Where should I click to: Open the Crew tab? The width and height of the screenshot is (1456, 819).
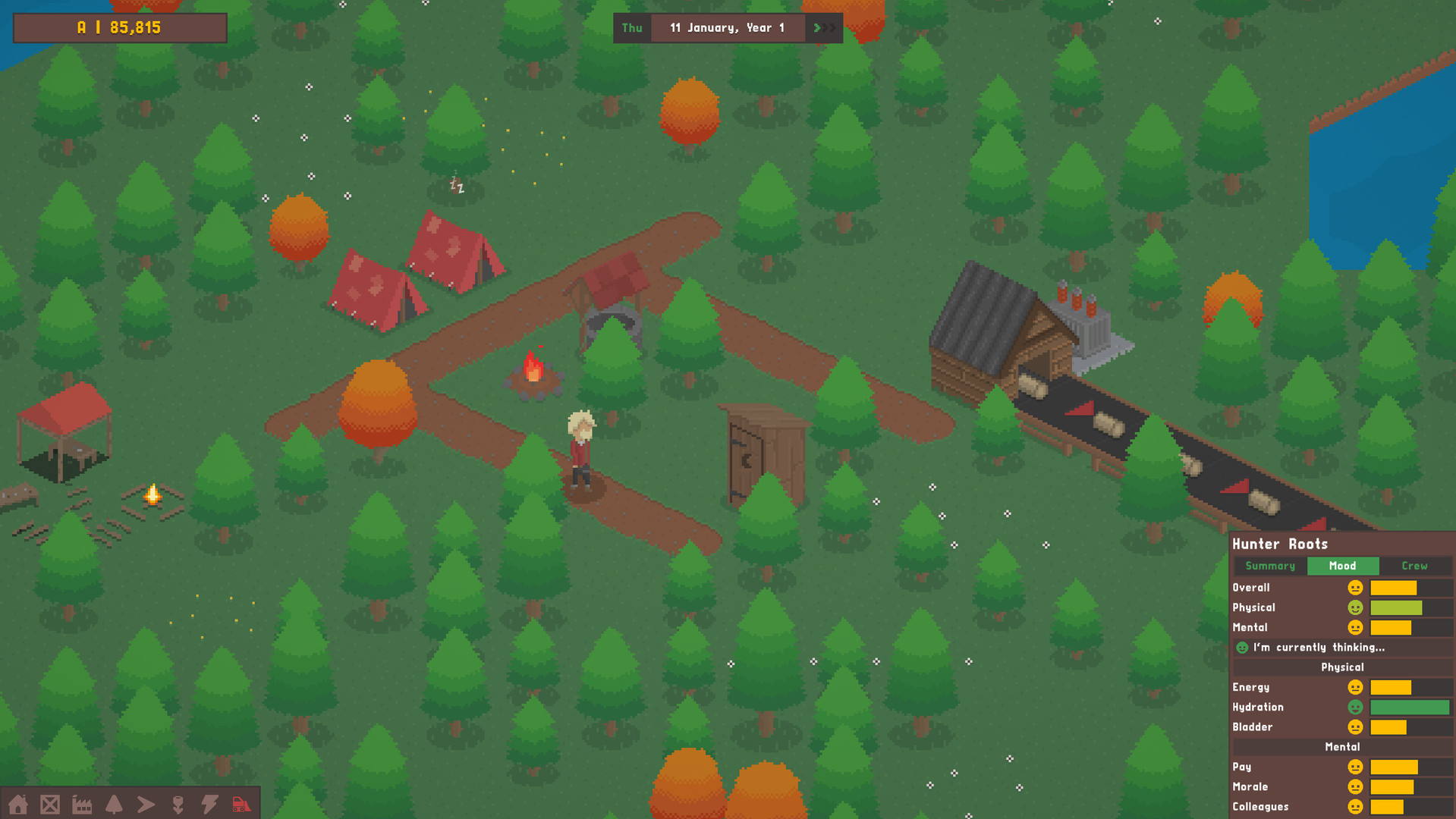click(1414, 566)
